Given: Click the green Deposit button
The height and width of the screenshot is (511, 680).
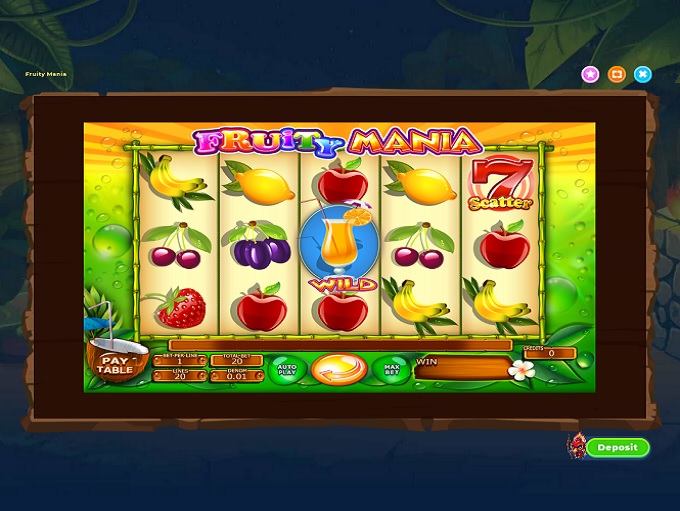Looking at the screenshot, I should click(x=617, y=447).
